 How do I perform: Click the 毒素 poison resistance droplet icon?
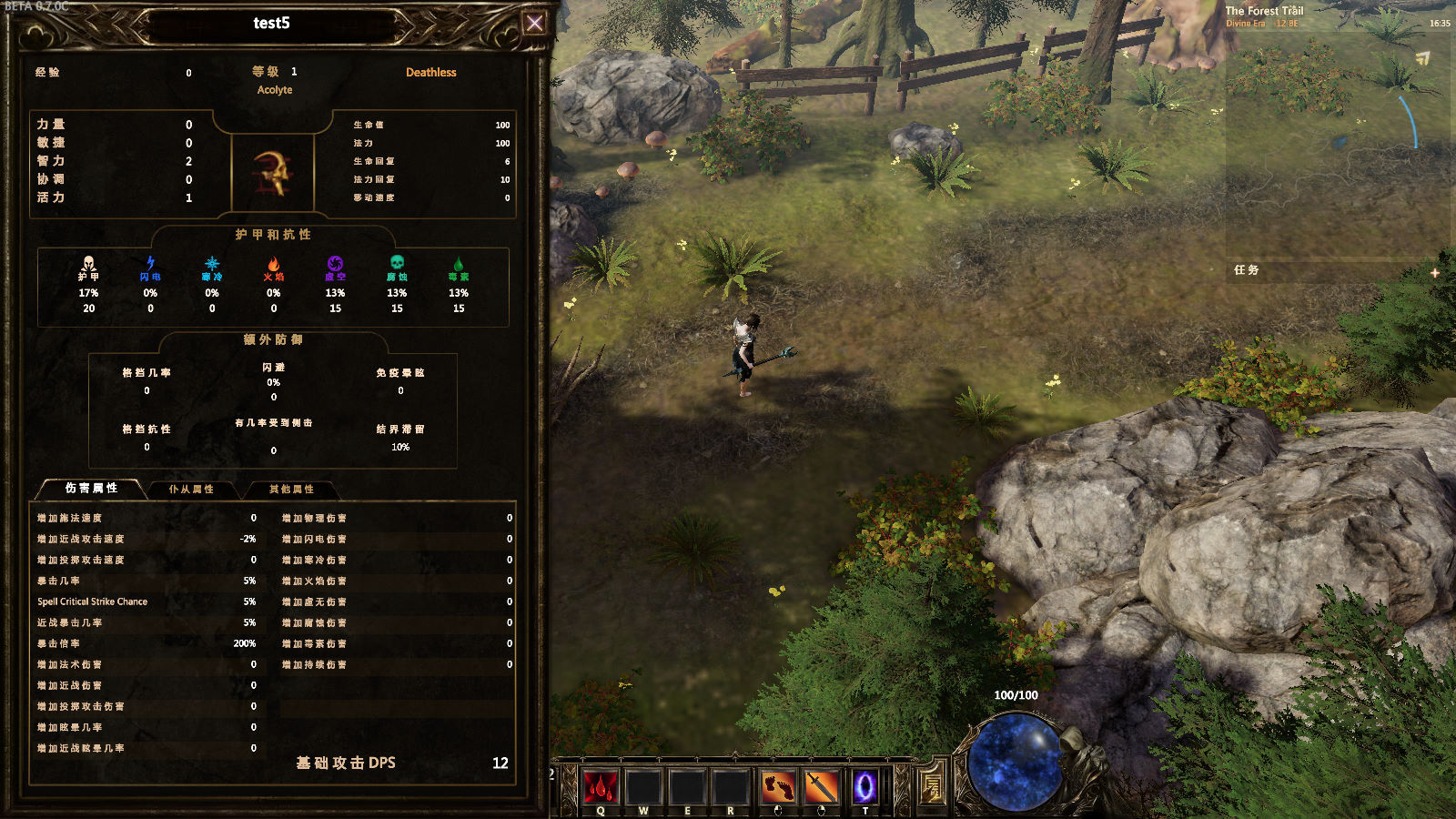[x=459, y=264]
